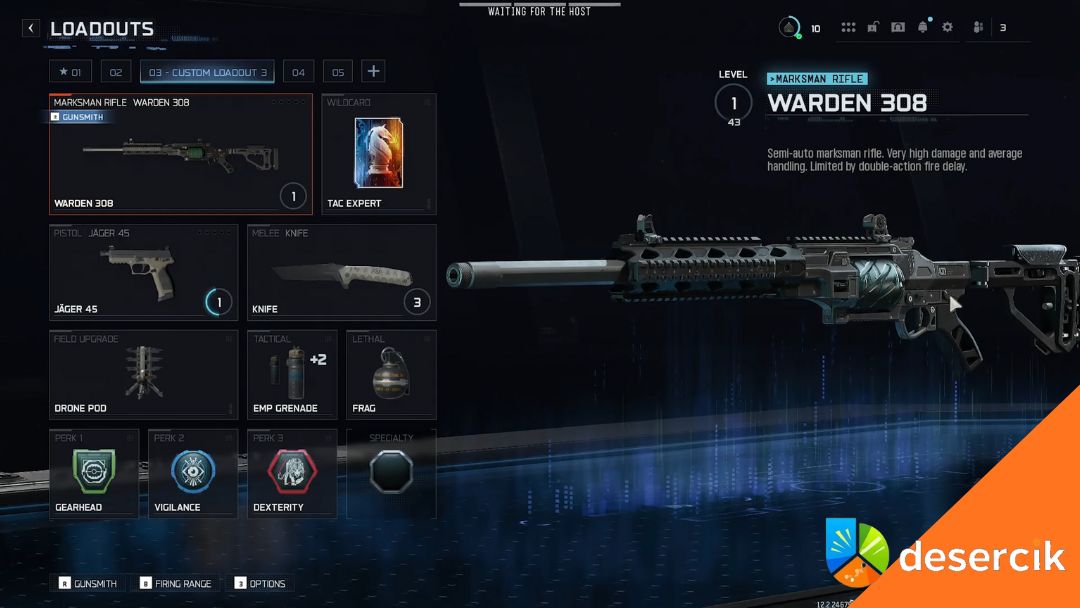Viewport: 1080px width, 608px height.
Task: Open the nine-dot grid menu icon
Action: tap(848, 28)
